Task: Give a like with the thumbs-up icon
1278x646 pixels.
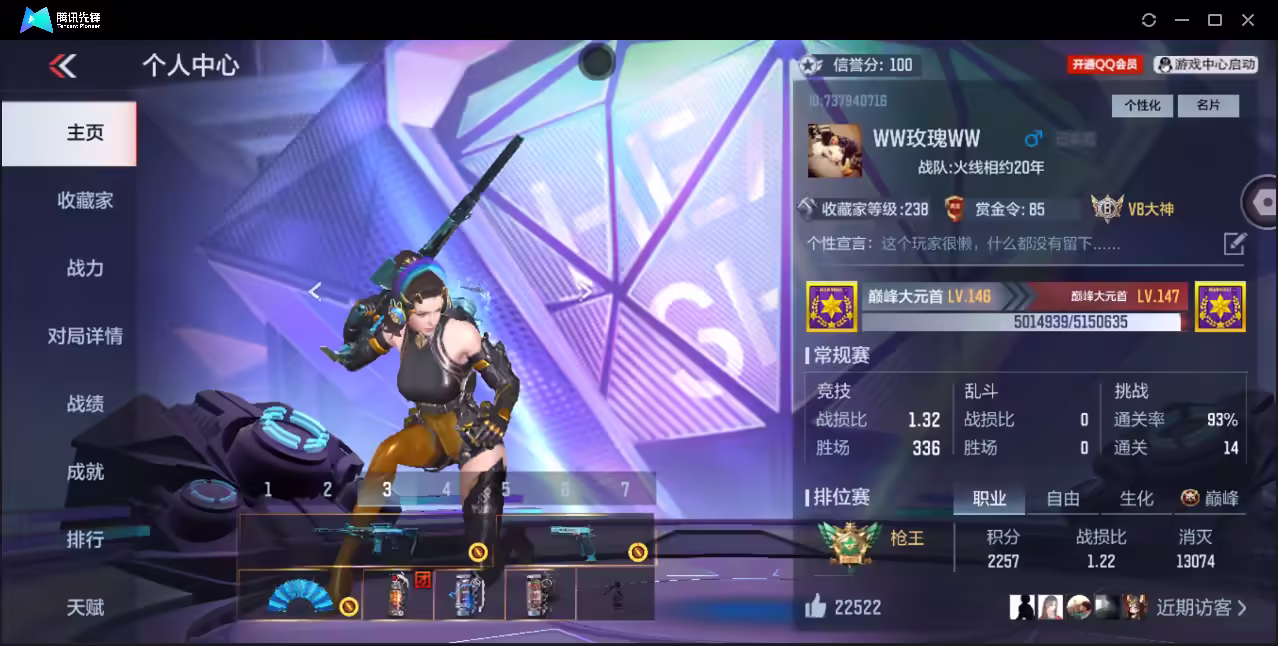Action: point(816,606)
